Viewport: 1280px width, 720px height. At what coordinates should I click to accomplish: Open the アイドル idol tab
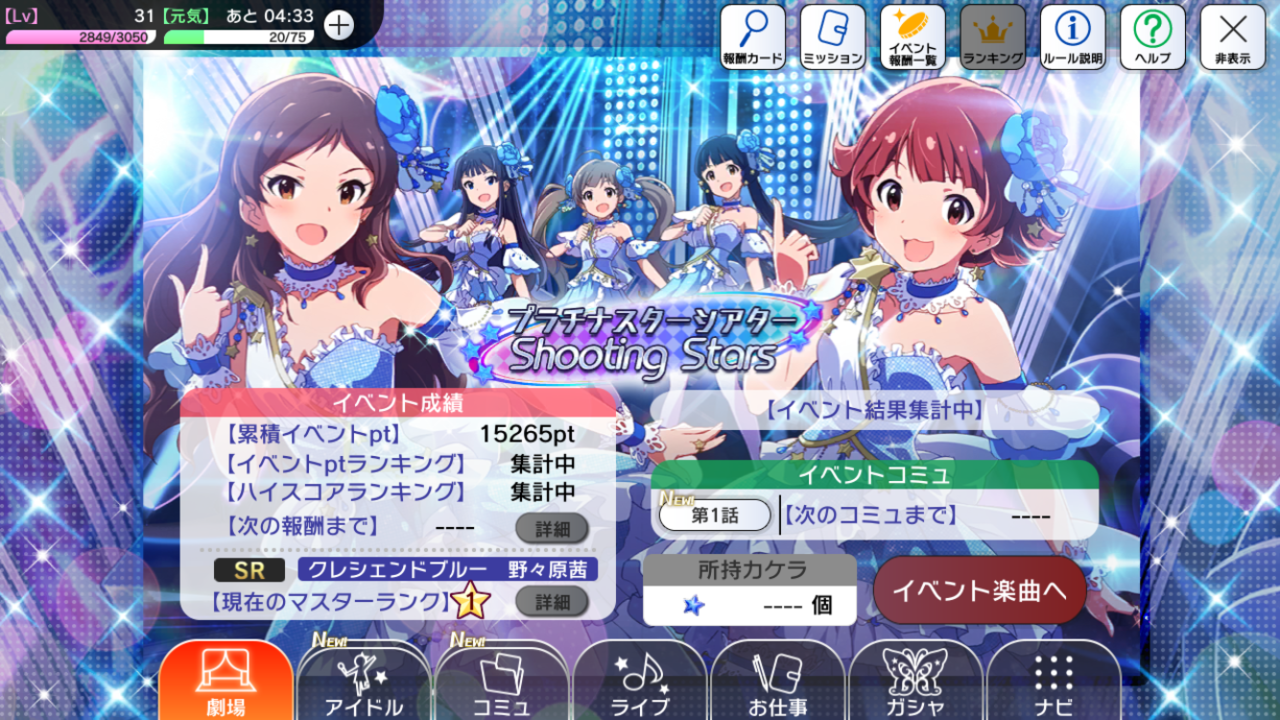364,682
